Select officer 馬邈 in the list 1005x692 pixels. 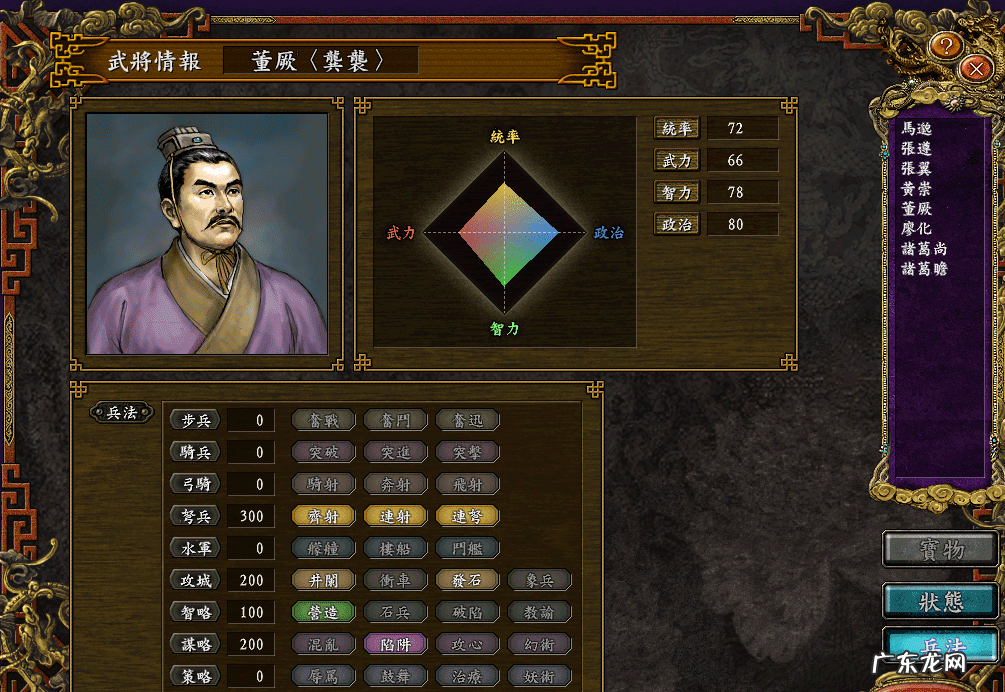(917, 129)
